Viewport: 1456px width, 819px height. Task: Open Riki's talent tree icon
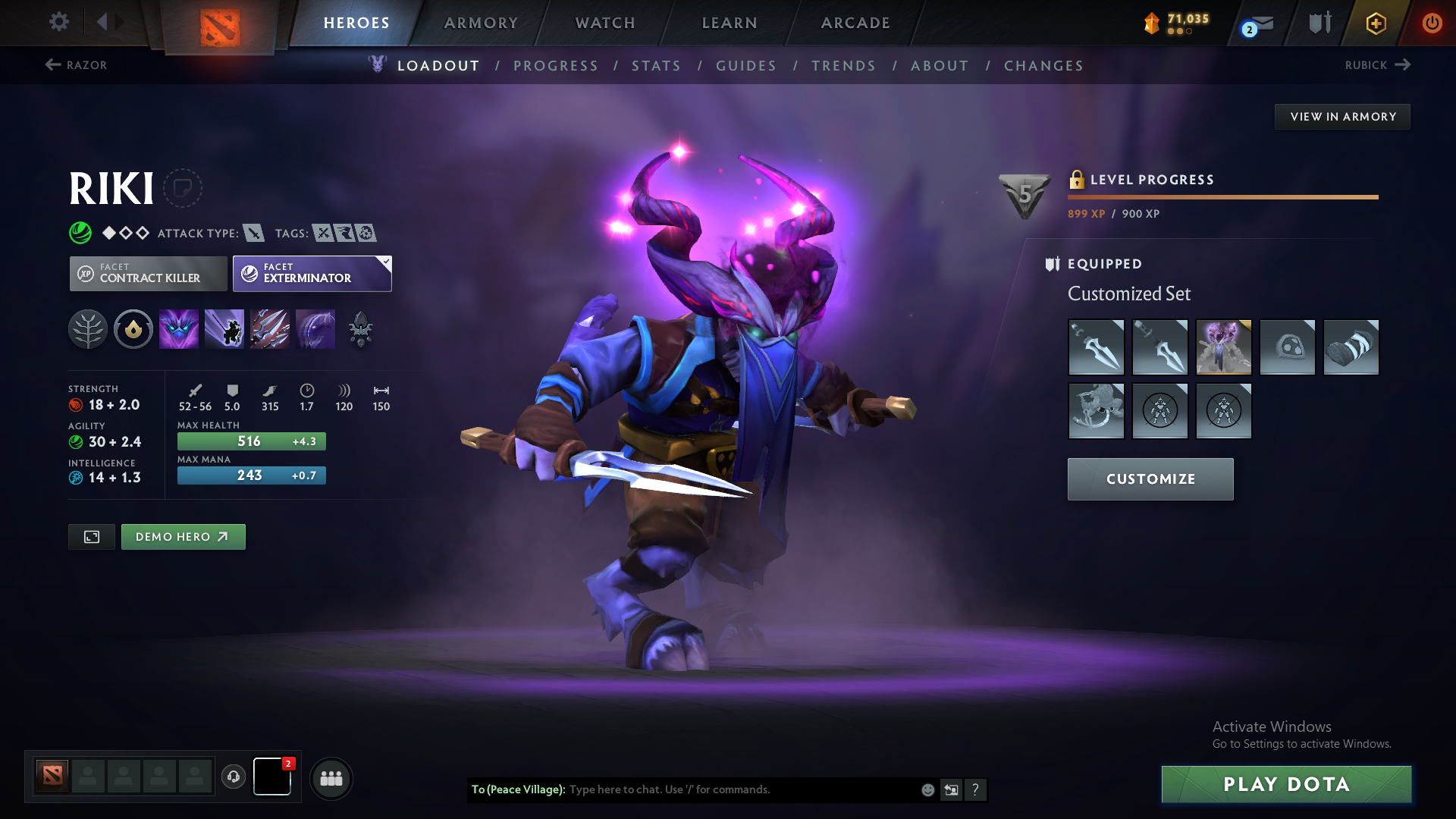tap(88, 329)
